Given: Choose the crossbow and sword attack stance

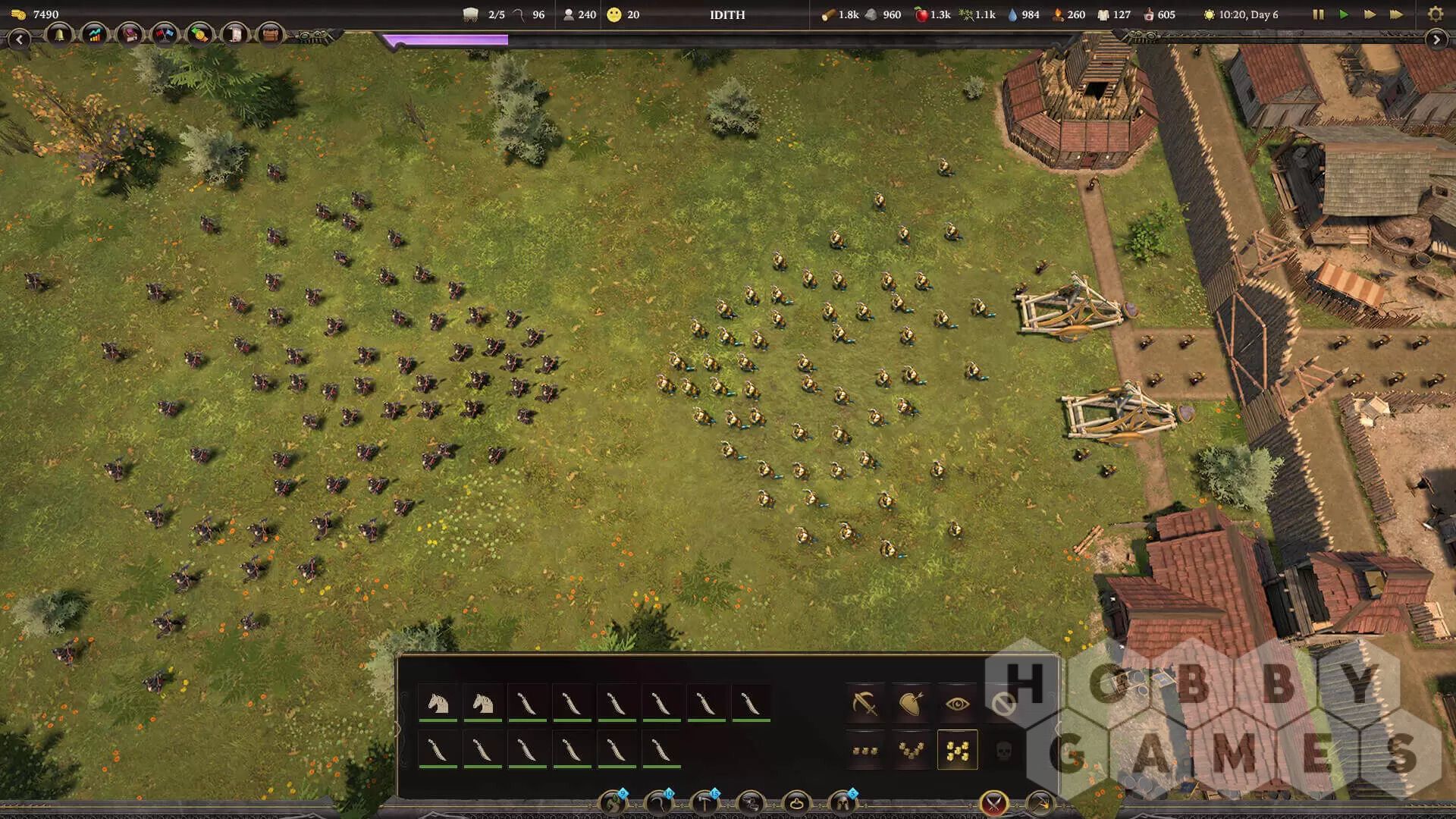Looking at the screenshot, I should click(x=864, y=704).
